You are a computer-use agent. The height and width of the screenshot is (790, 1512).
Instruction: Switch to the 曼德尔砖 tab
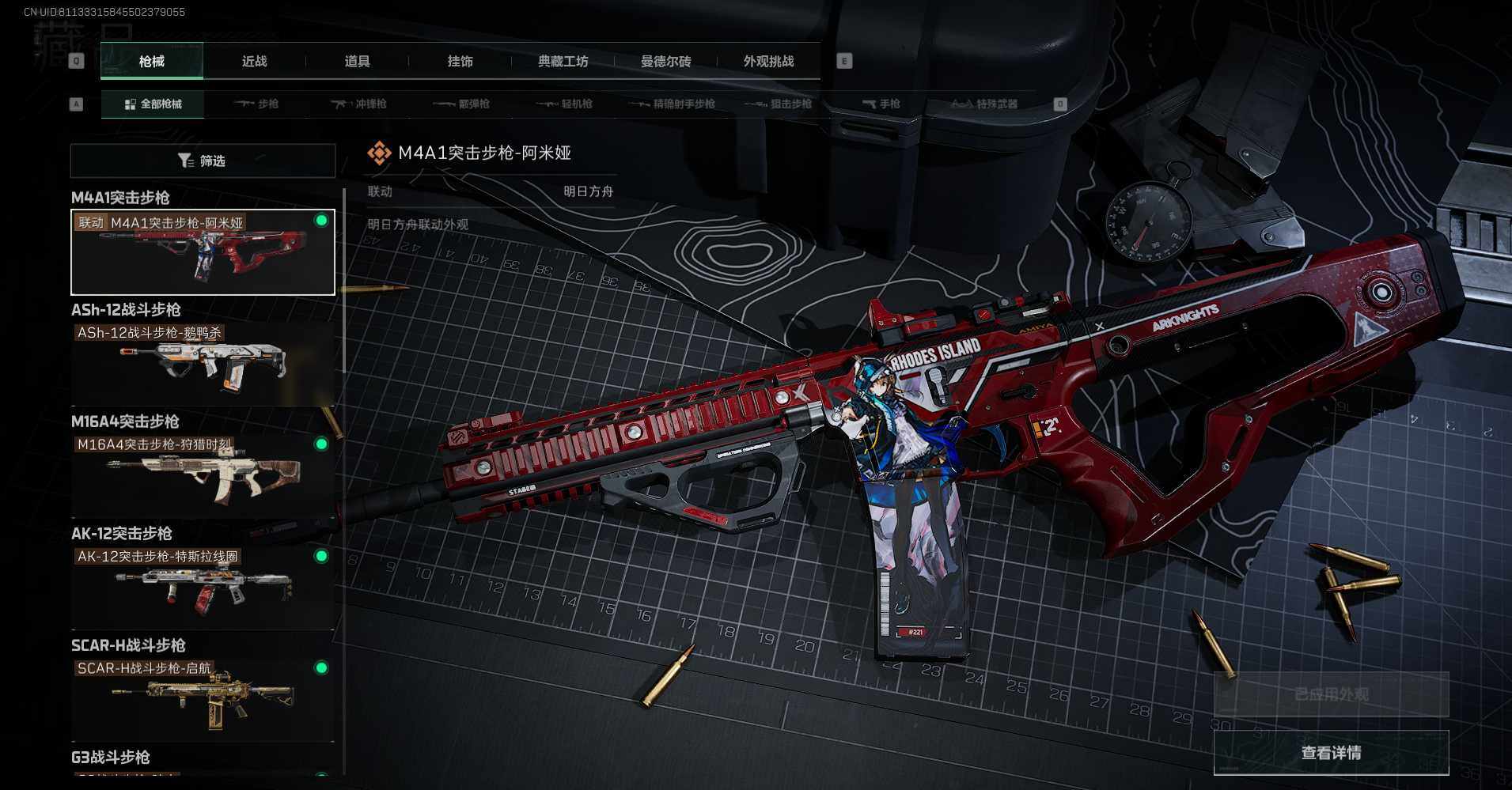pyautogui.click(x=665, y=61)
